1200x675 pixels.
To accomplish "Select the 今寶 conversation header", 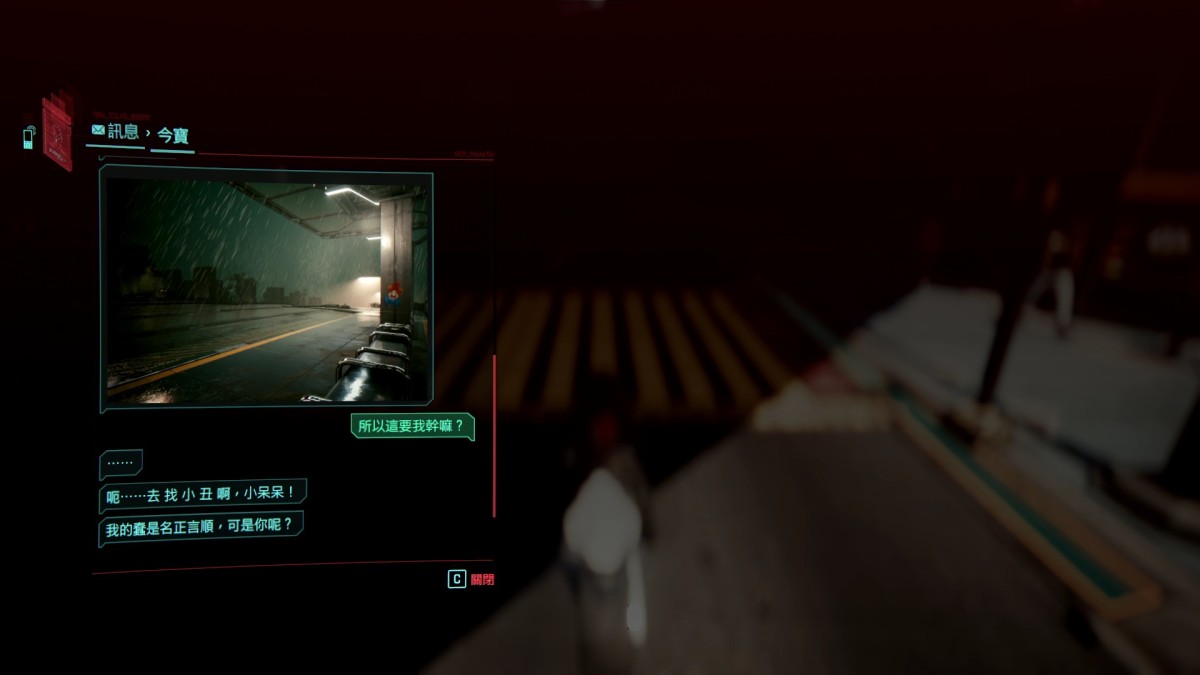I will coord(173,135).
